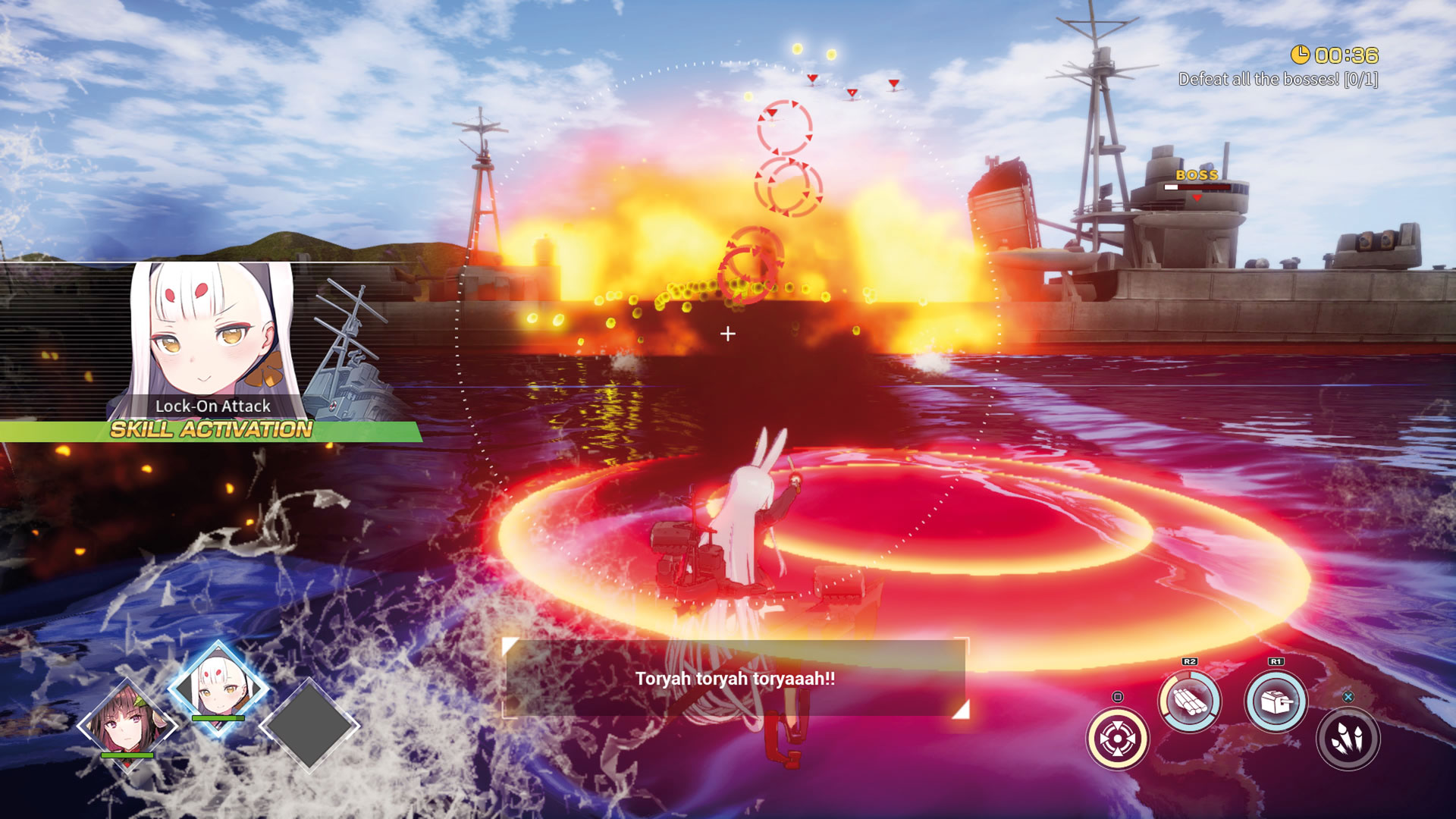Screen dimensions: 1456x819
Task: Activate the torpedo skill mapped to R2
Action: 1189,701
